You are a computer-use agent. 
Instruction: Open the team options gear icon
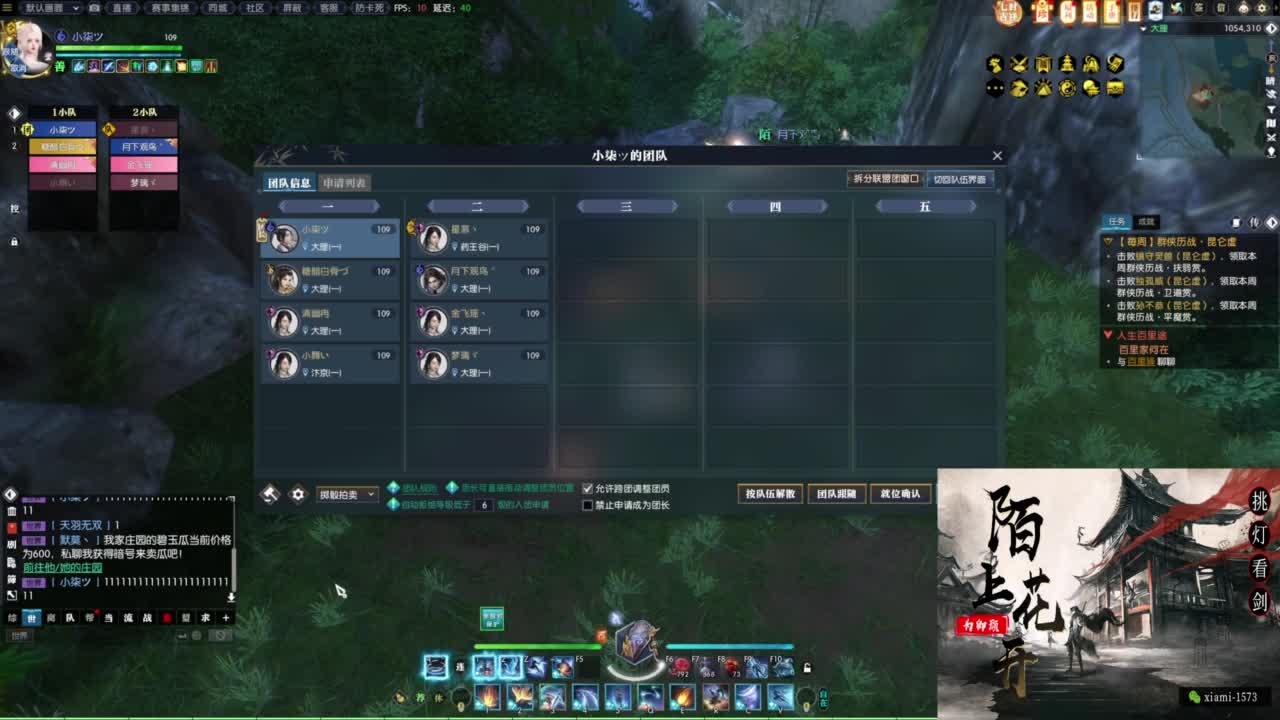(x=298, y=492)
